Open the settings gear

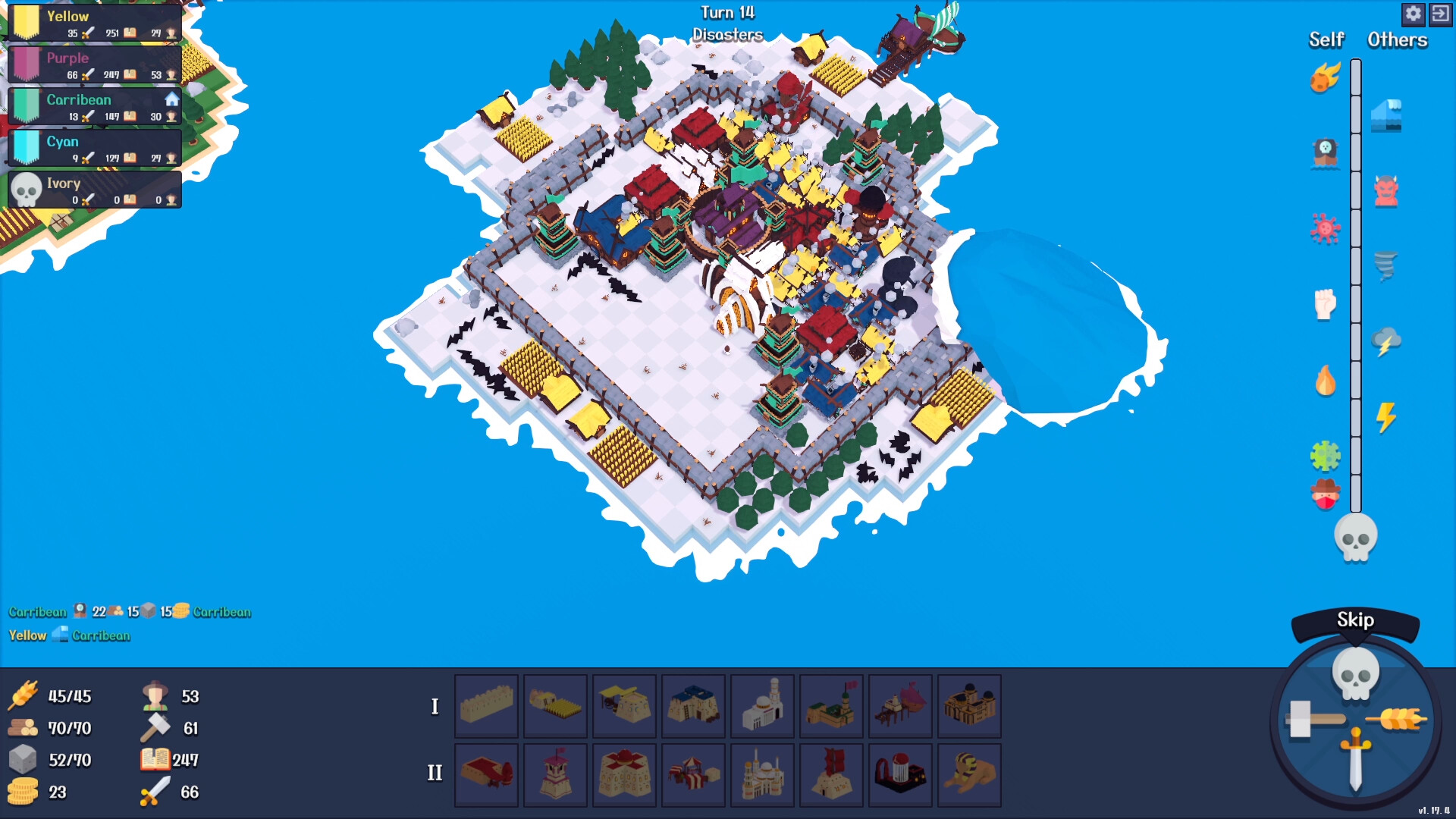click(1413, 14)
